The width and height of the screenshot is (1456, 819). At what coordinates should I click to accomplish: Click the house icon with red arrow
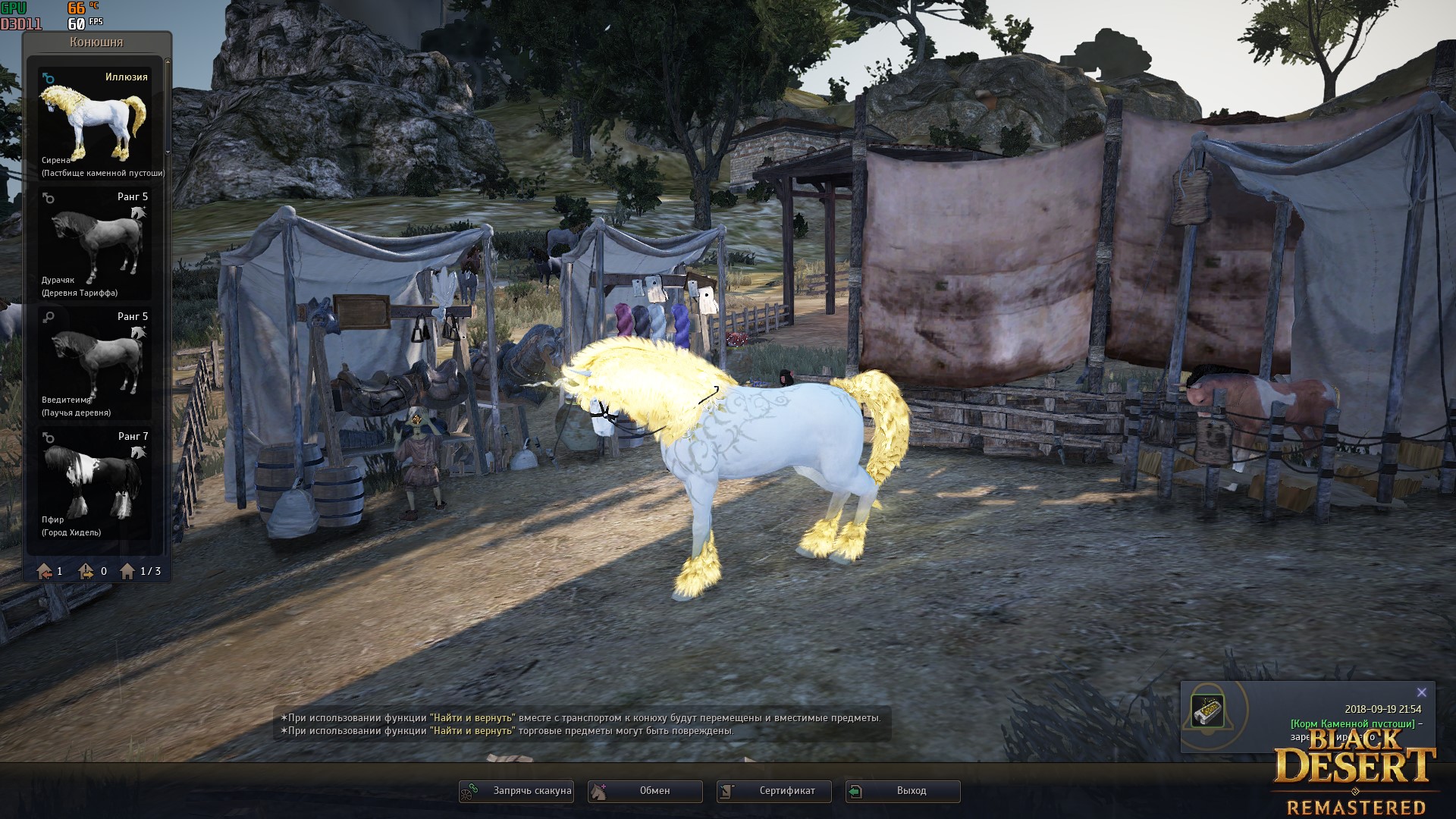click(45, 571)
